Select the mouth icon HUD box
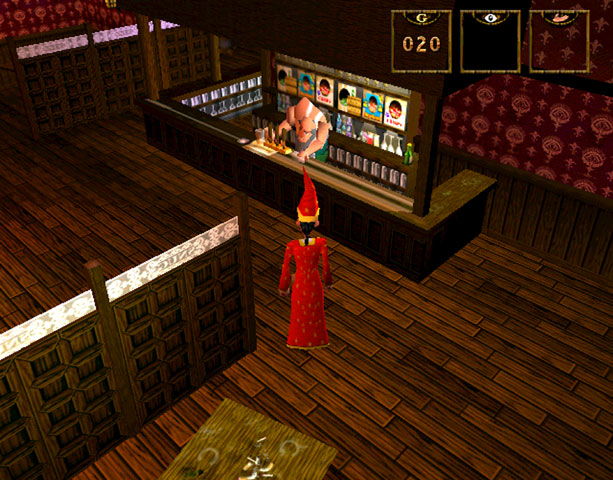The width and height of the screenshot is (613, 480). 558,41
